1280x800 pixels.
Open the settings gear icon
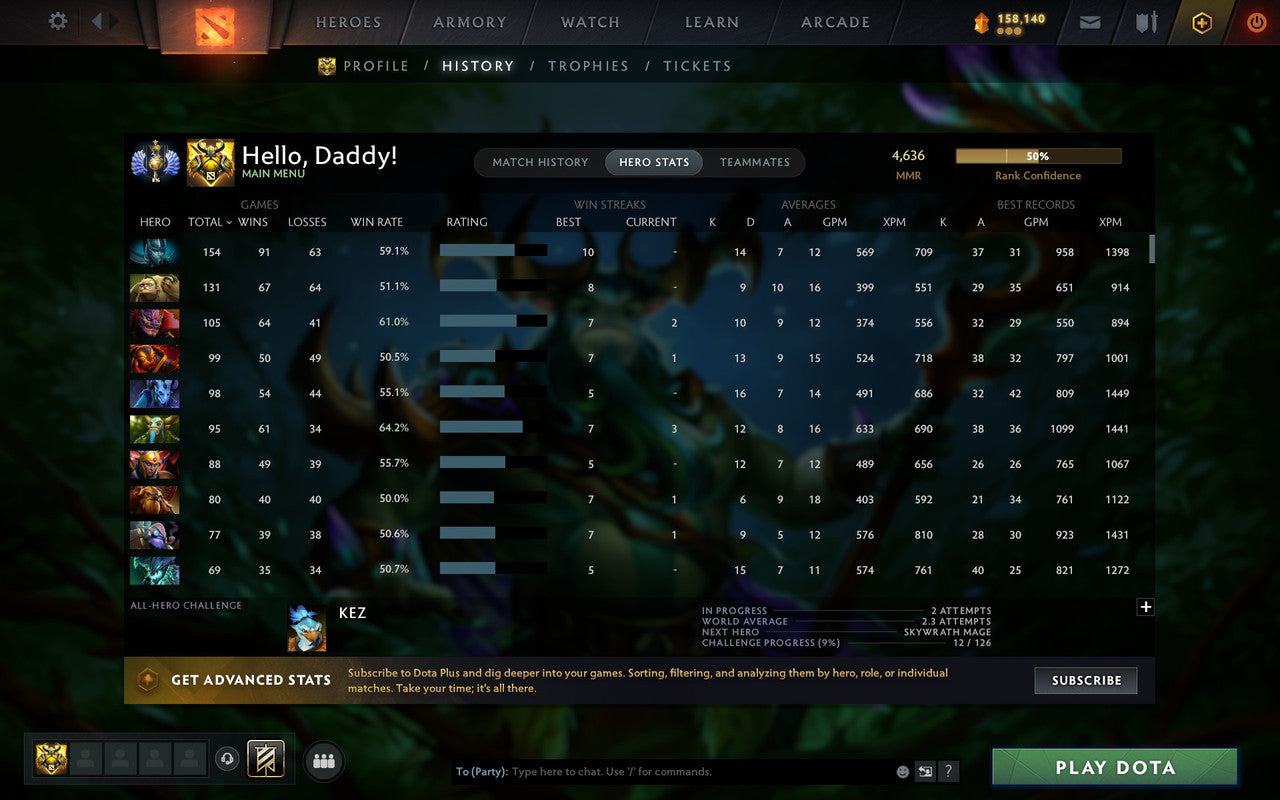[57, 21]
